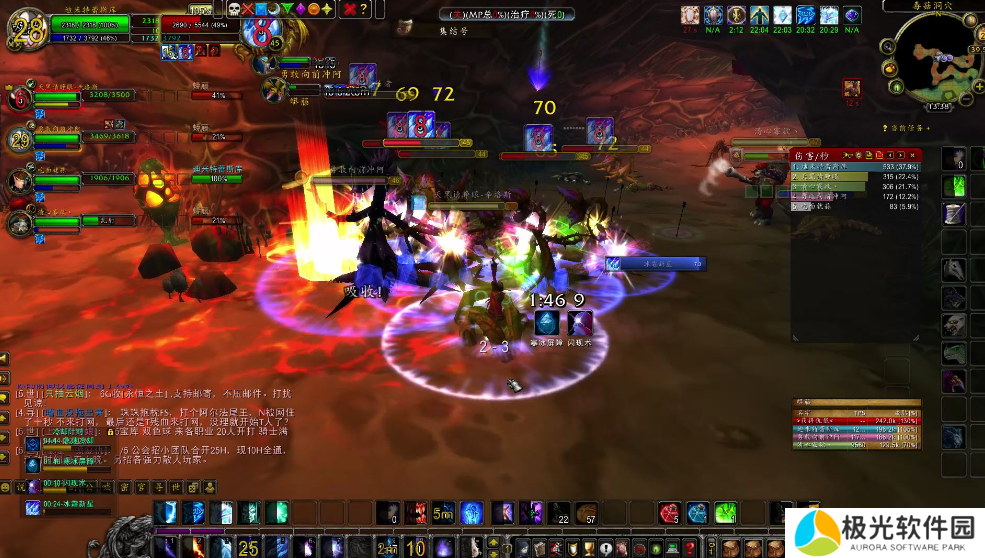Click the blue frost ability showing 5m
This screenshot has width=985, height=558.
point(444,513)
